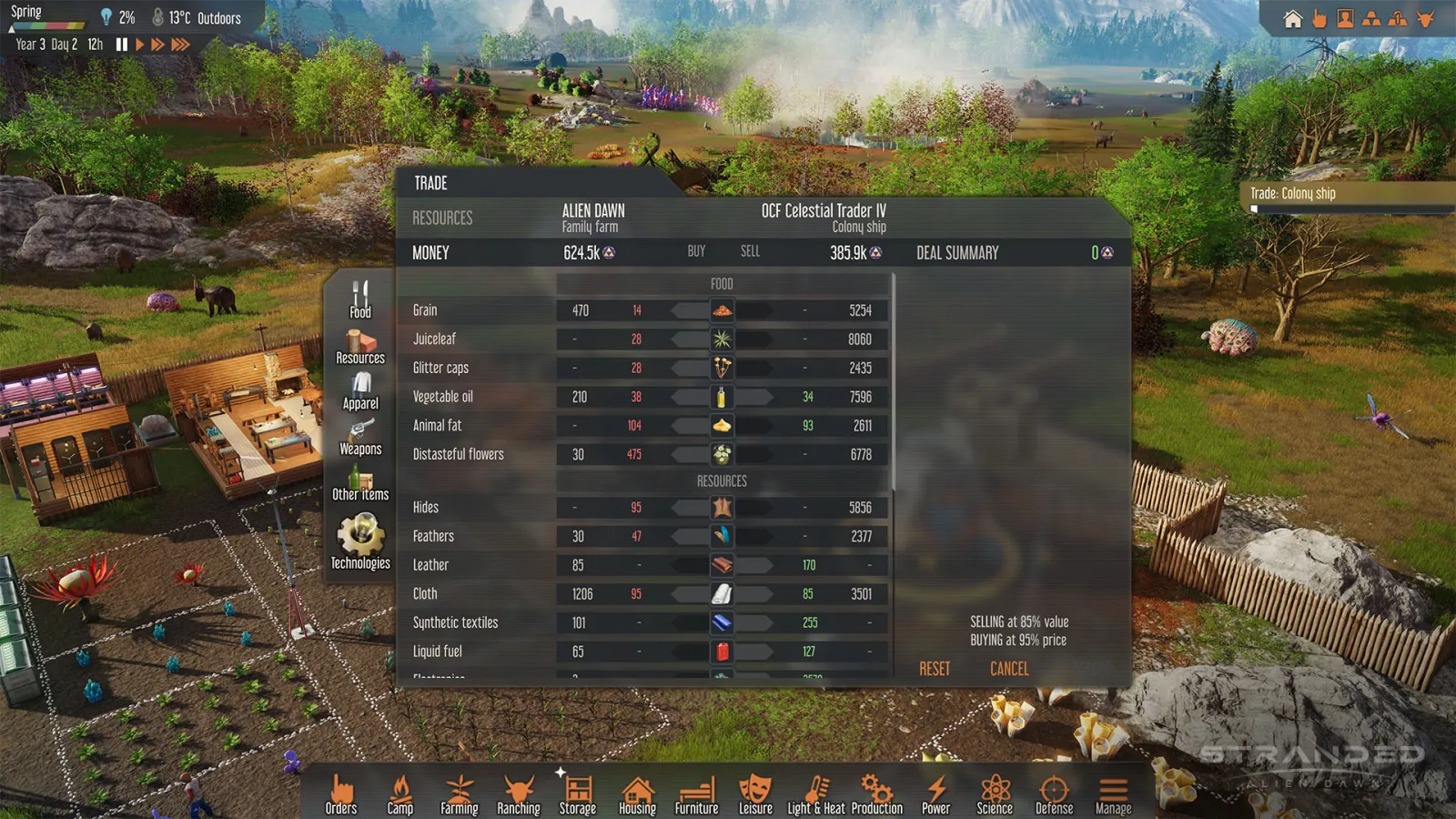Click the Cloth trade slider icon
The image size is (1456, 819).
[x=722, y=594]
